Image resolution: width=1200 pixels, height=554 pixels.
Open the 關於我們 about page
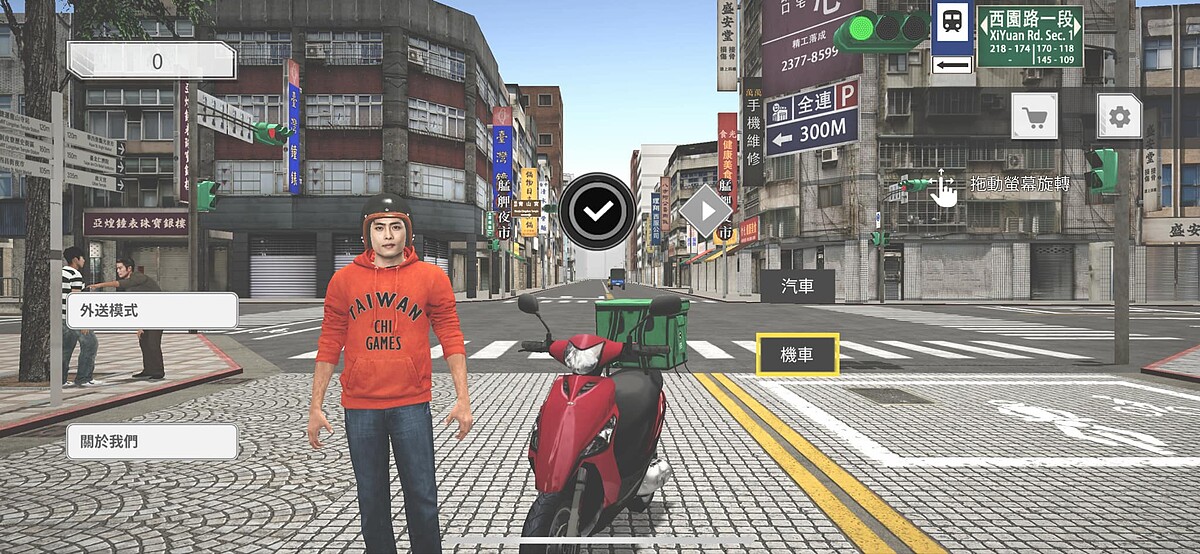pyautogui.click(x=152, y=441)
